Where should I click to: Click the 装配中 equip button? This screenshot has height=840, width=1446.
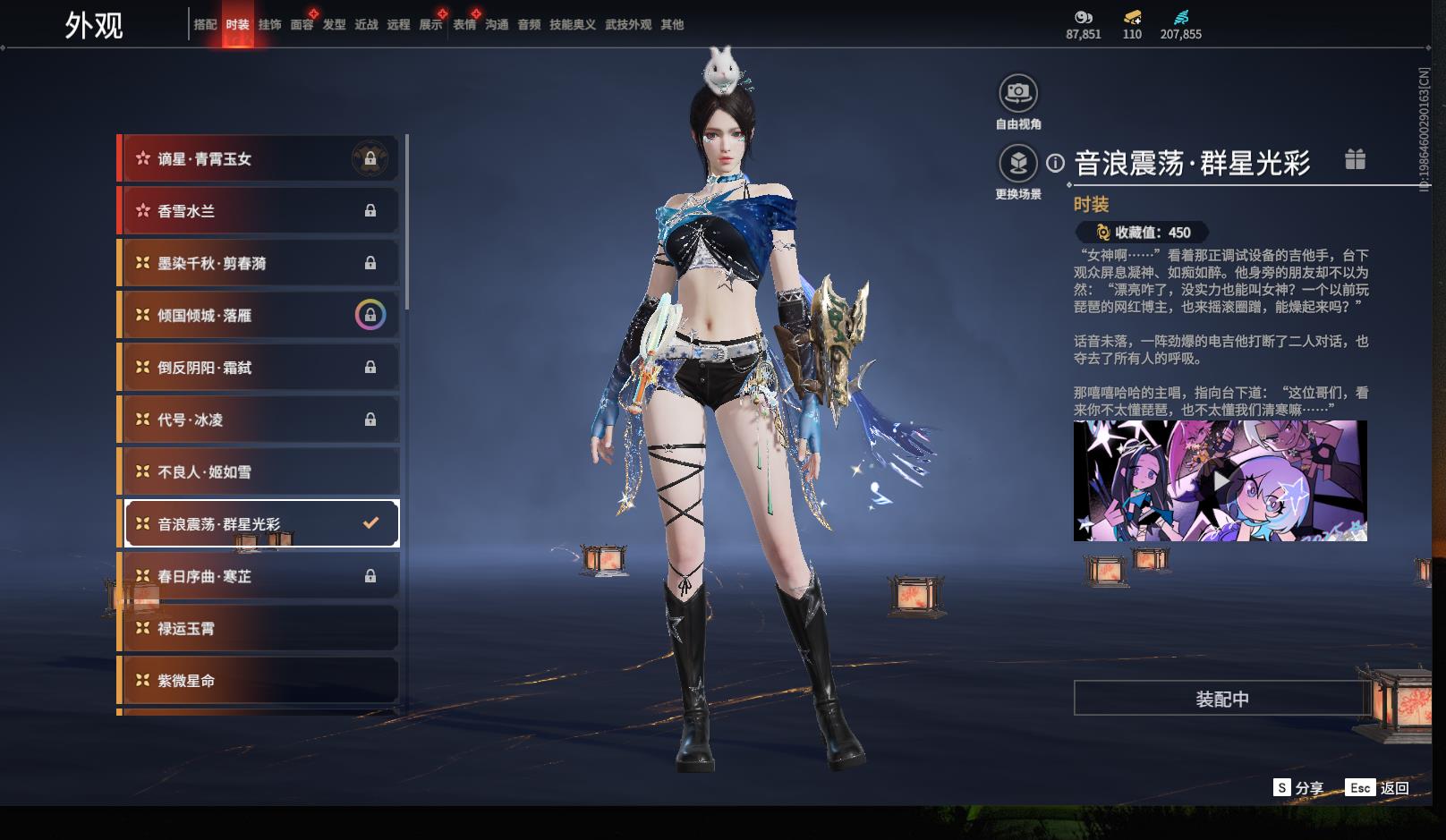coord(1221,699)
